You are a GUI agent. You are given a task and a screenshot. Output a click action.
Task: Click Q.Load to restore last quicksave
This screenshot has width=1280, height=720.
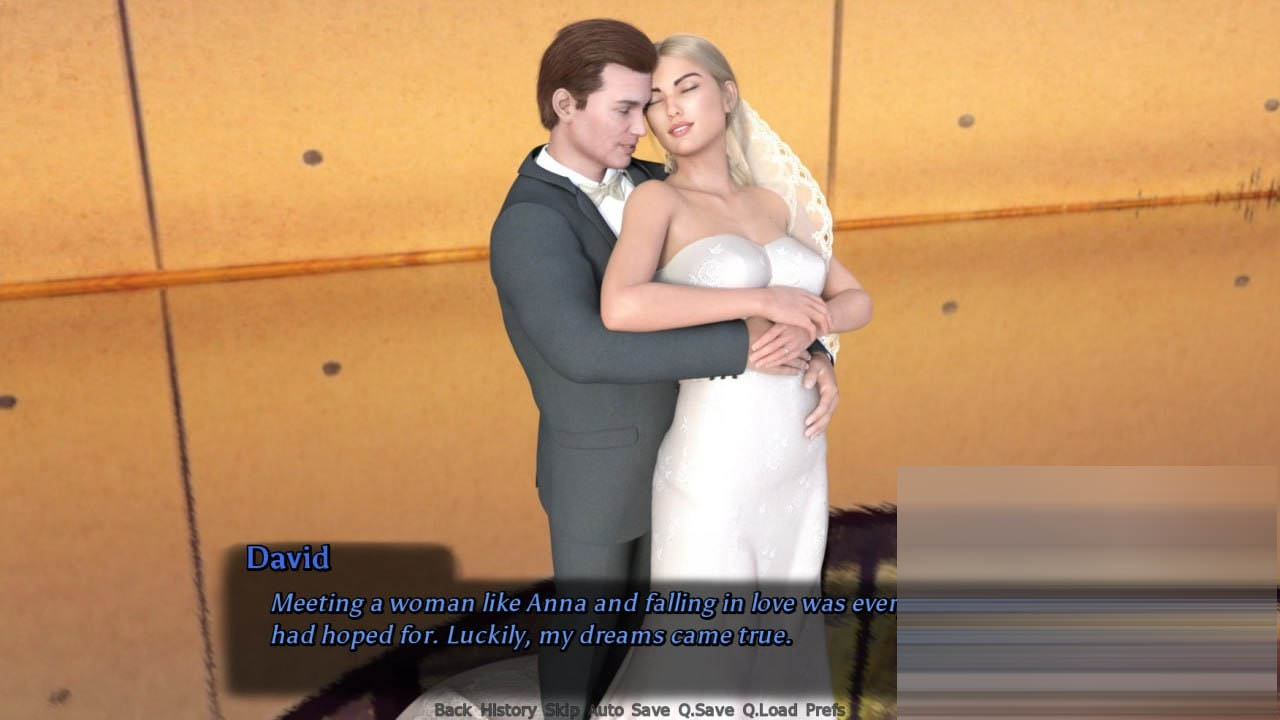tap(769, 710)
